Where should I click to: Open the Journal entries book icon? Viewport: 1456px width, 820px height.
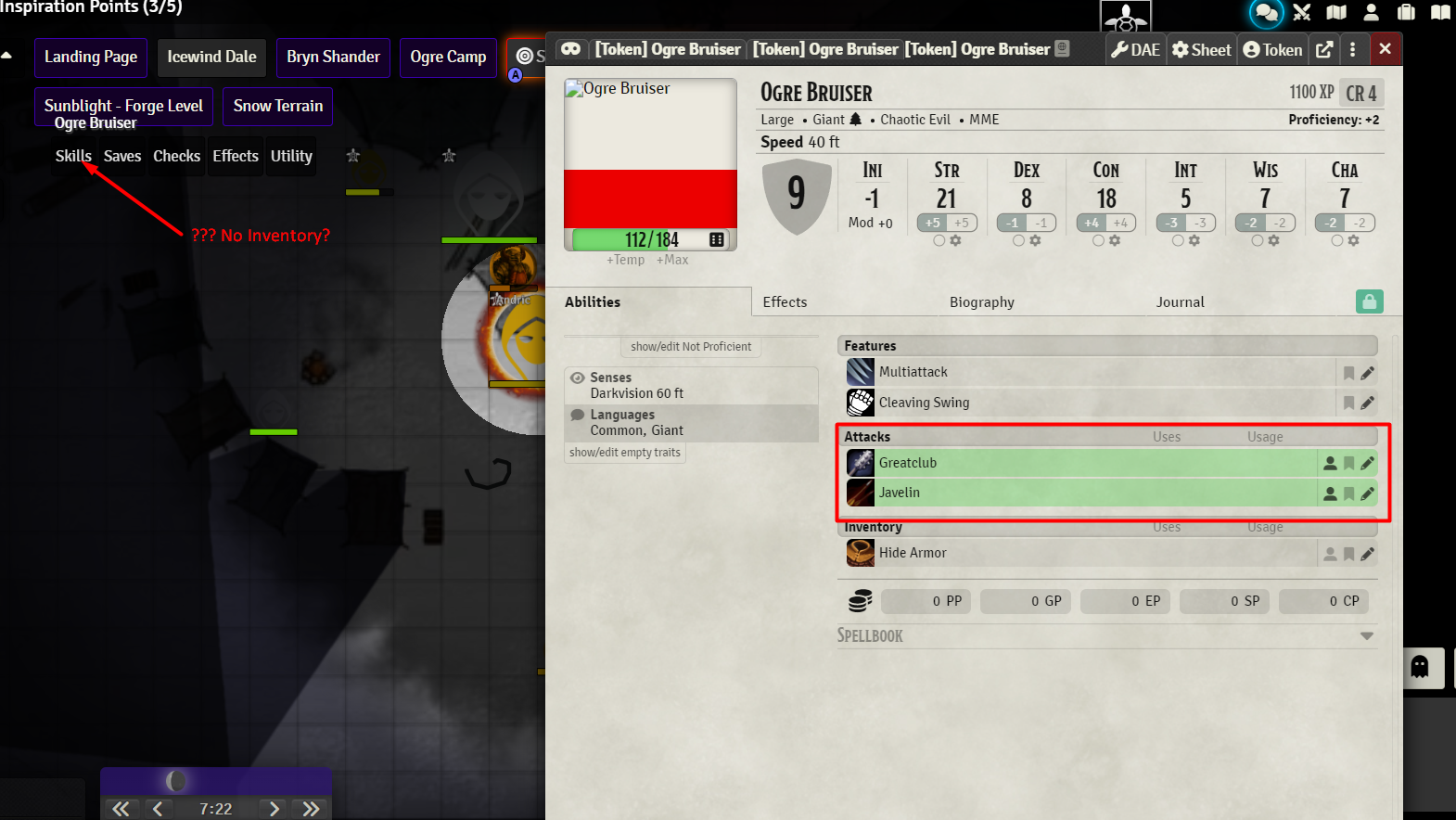point(1440,13)
